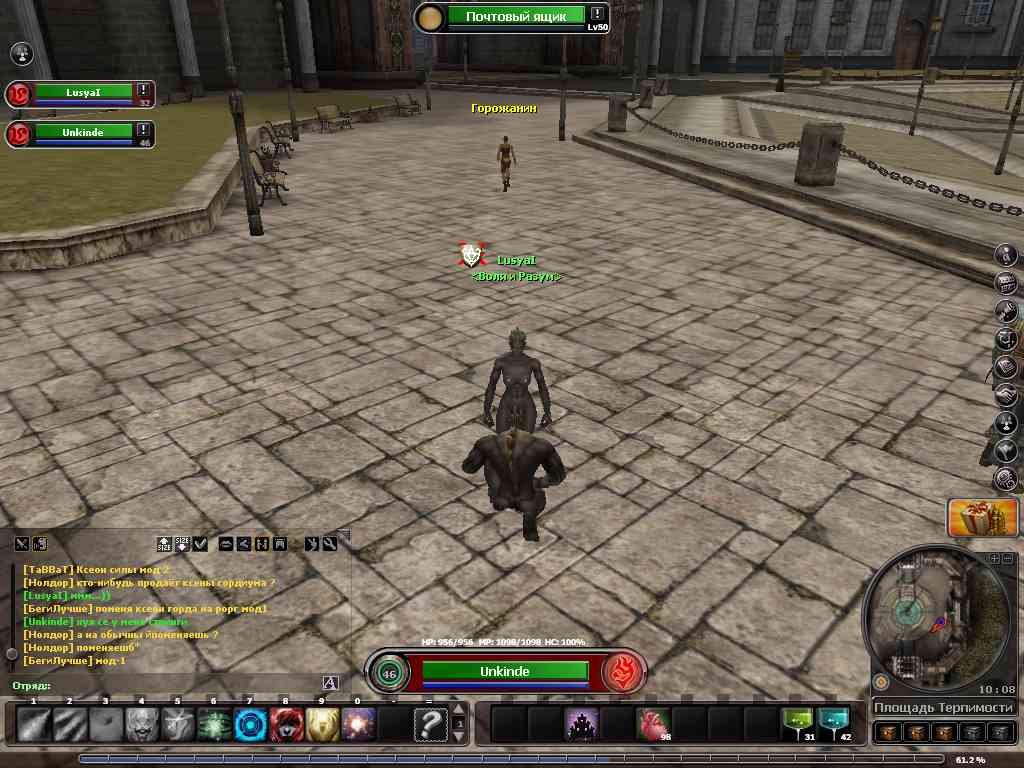
Task: Select party member LusyaI's frame
Action: [x=84, y=92]
